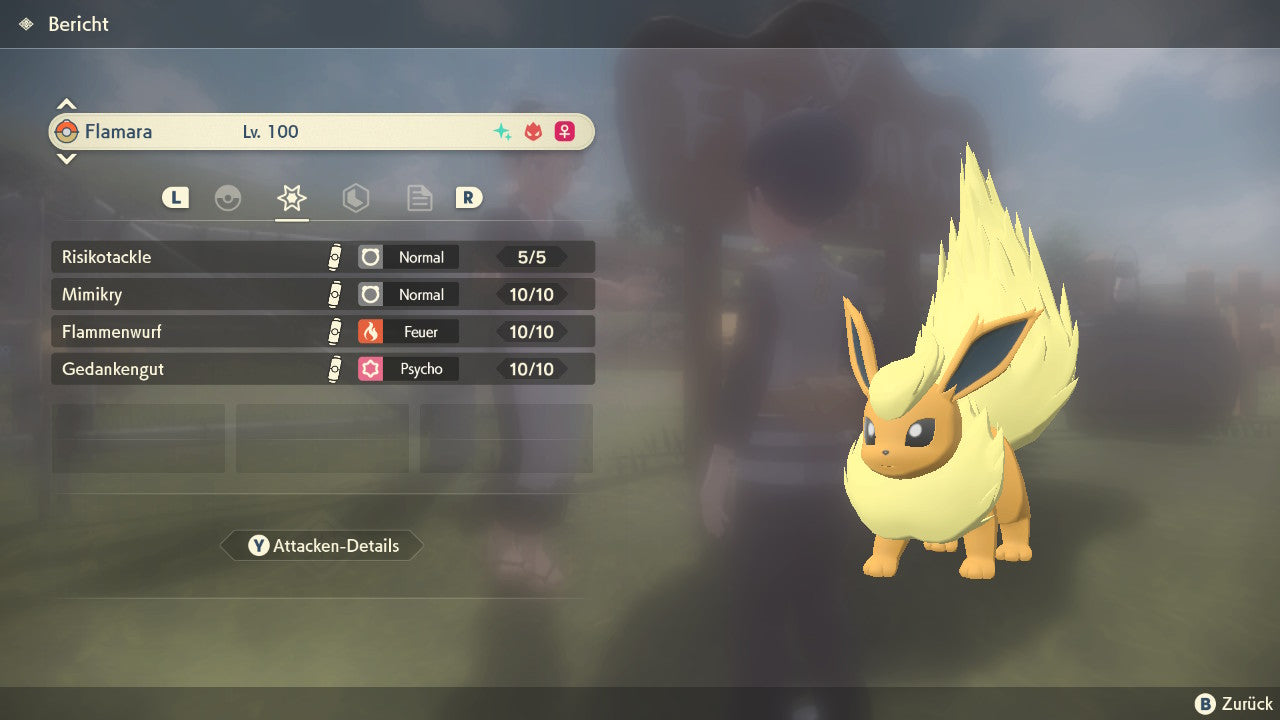Switch to the hexagon stats tab
Image resolution: width=1280 pixels, height=720 pixels.
pos(355,198)
